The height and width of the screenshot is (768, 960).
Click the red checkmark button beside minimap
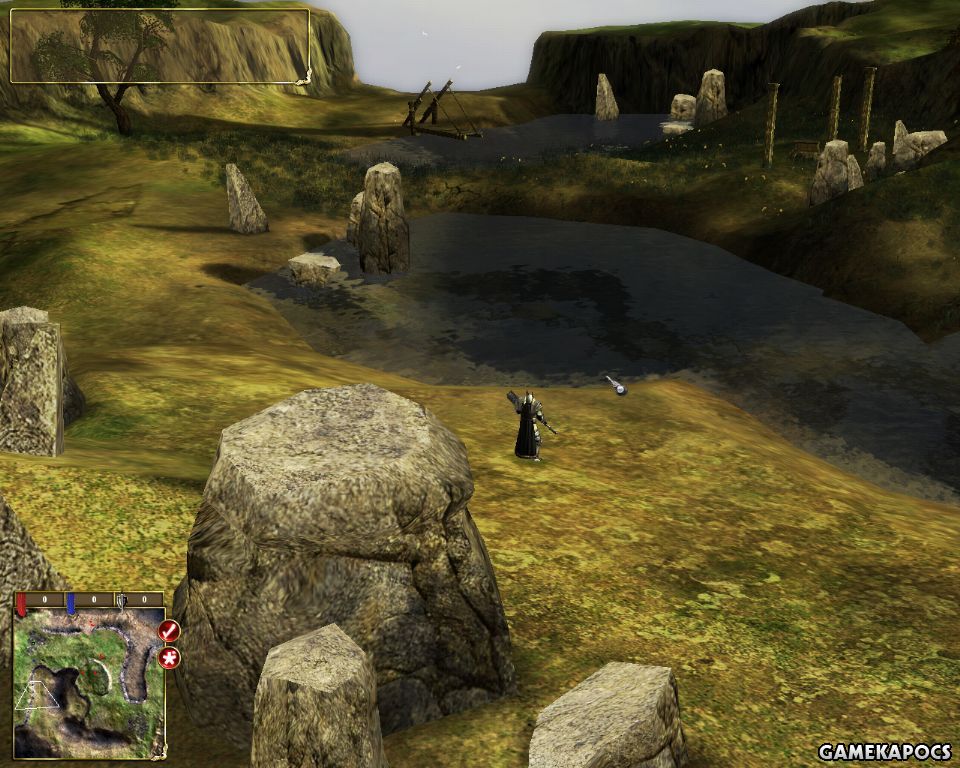[169, 631]
